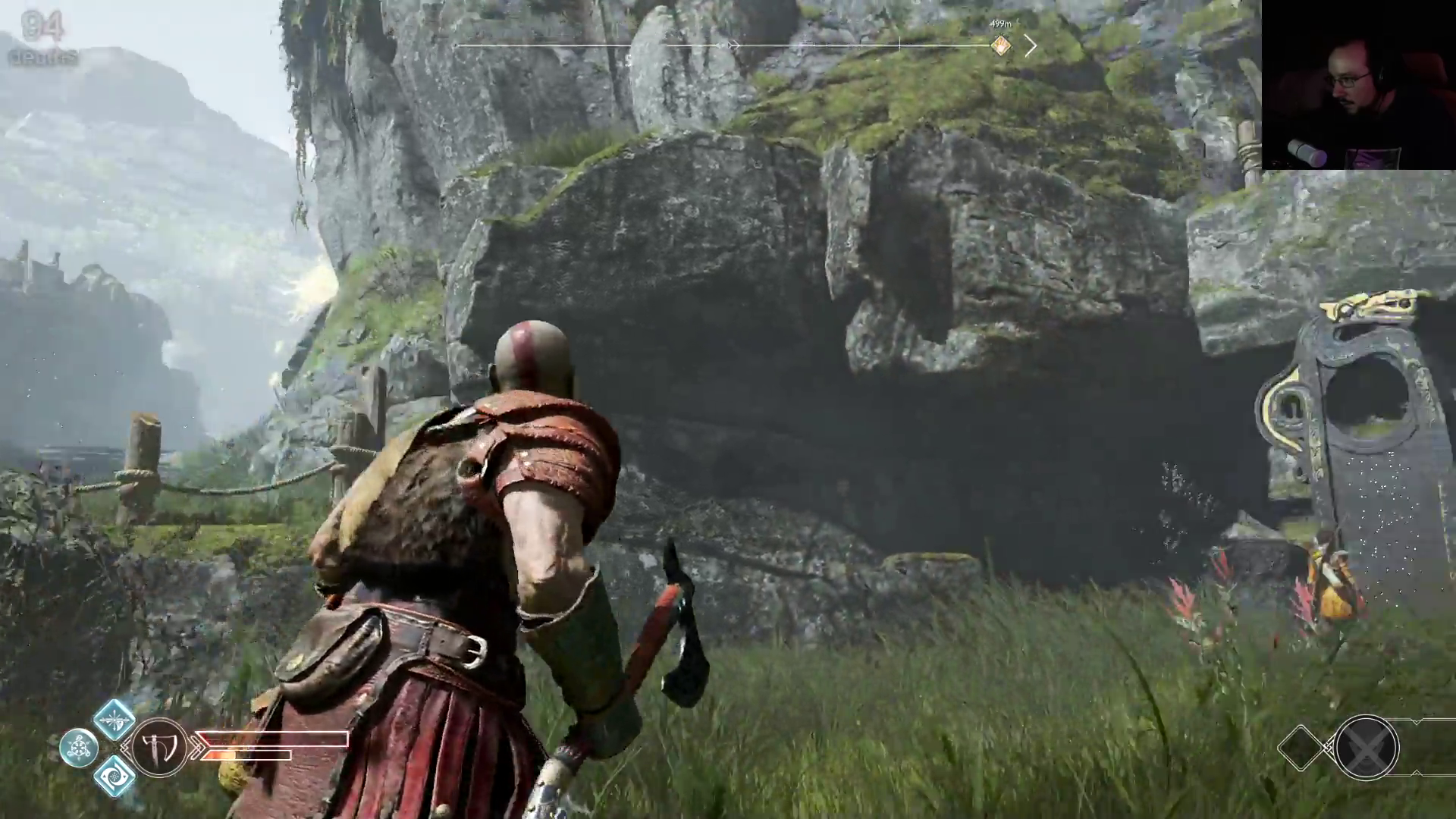Select the empty diamond slot beside companion icon
Viewport: 1456px width, 819px height.
[1302, 748]
